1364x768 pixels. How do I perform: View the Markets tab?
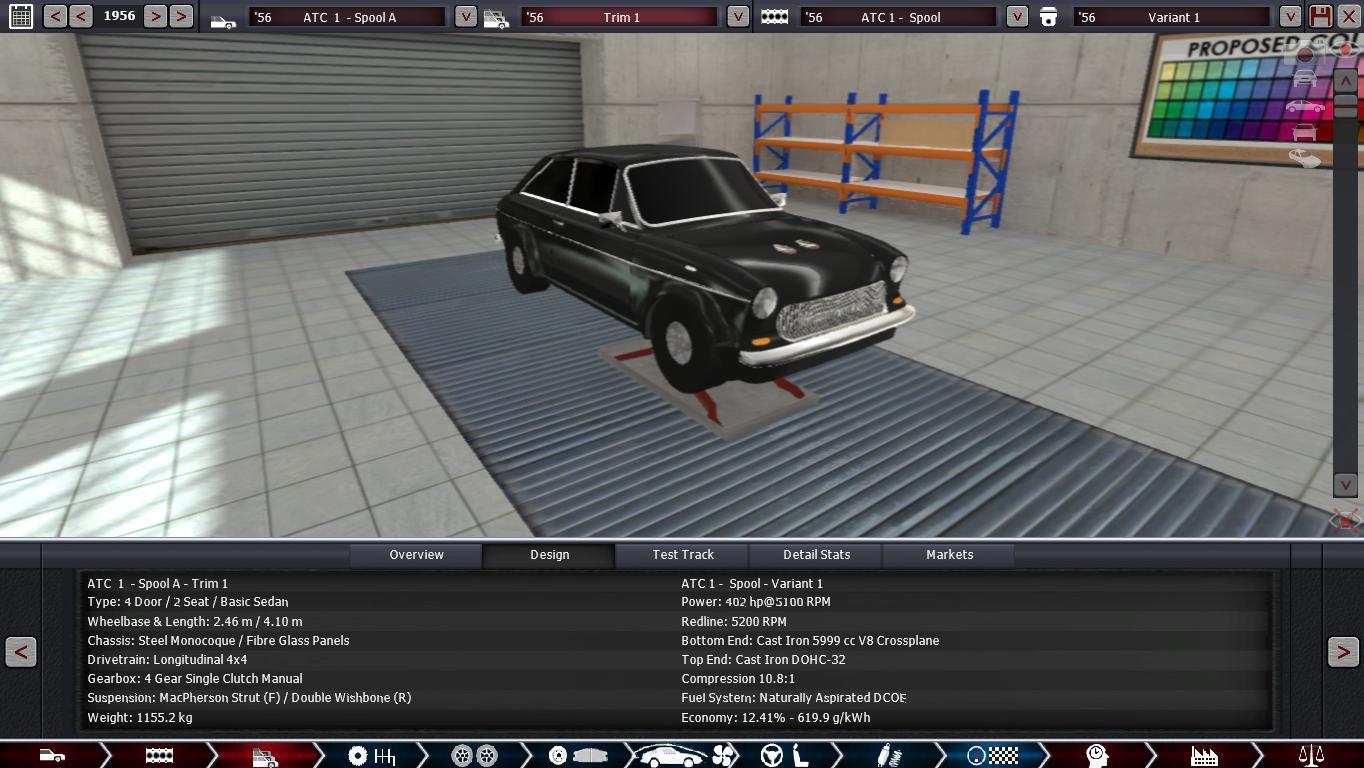click(949, 555)
